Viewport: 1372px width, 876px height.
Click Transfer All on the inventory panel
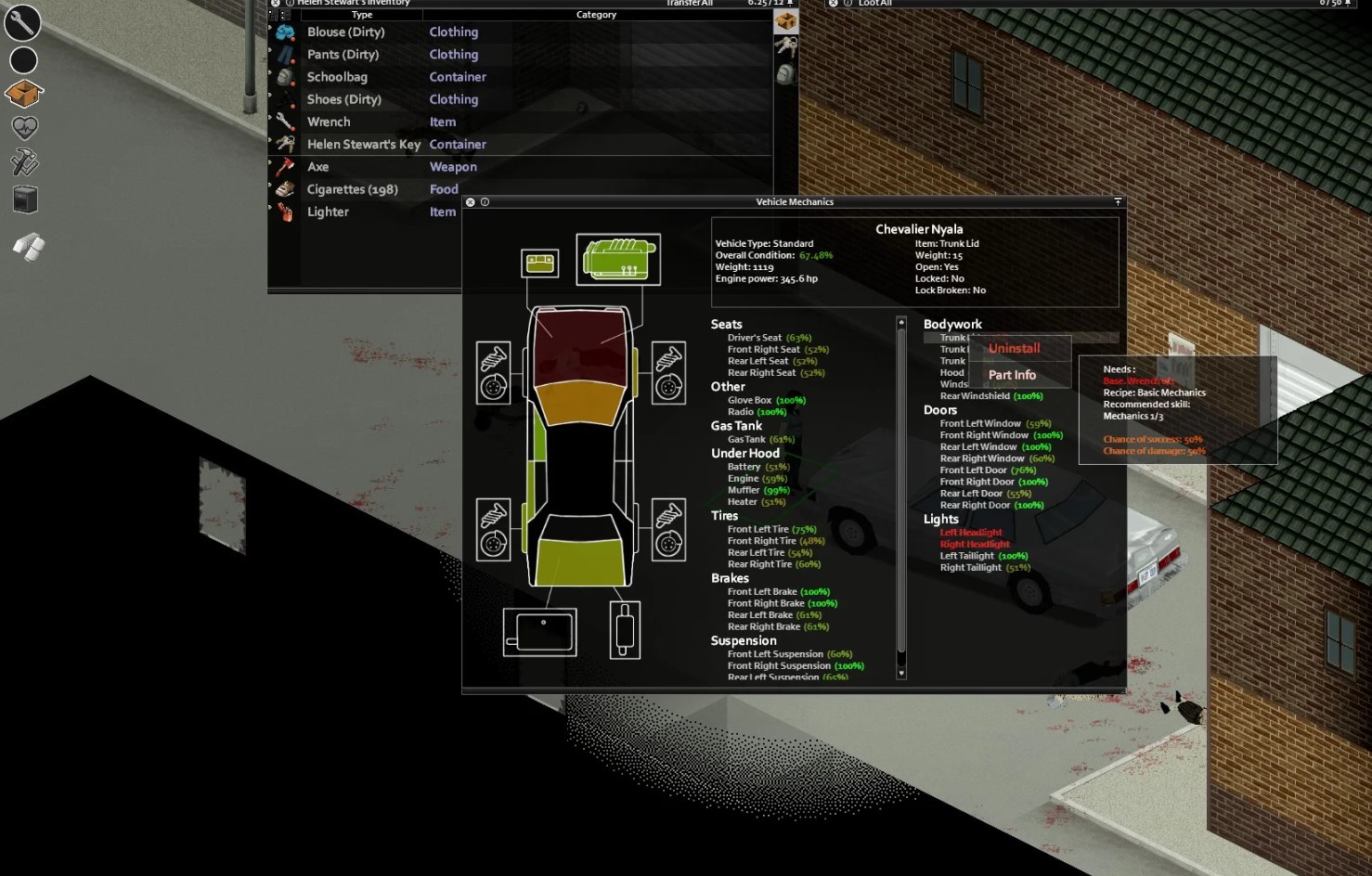coord(687,4)
